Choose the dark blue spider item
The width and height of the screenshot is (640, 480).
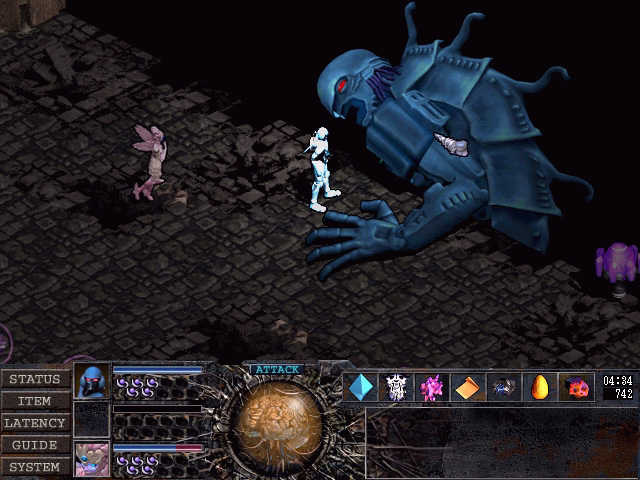tap(504, 387)
